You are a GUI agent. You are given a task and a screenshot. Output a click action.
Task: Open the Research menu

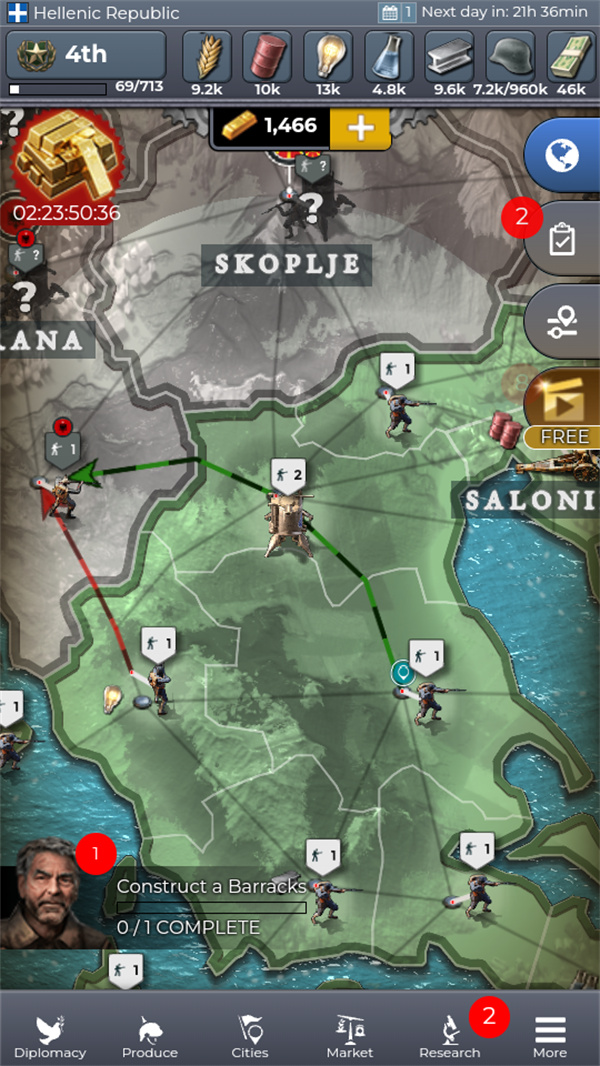pyautogui.click(x=450, y=1035)
